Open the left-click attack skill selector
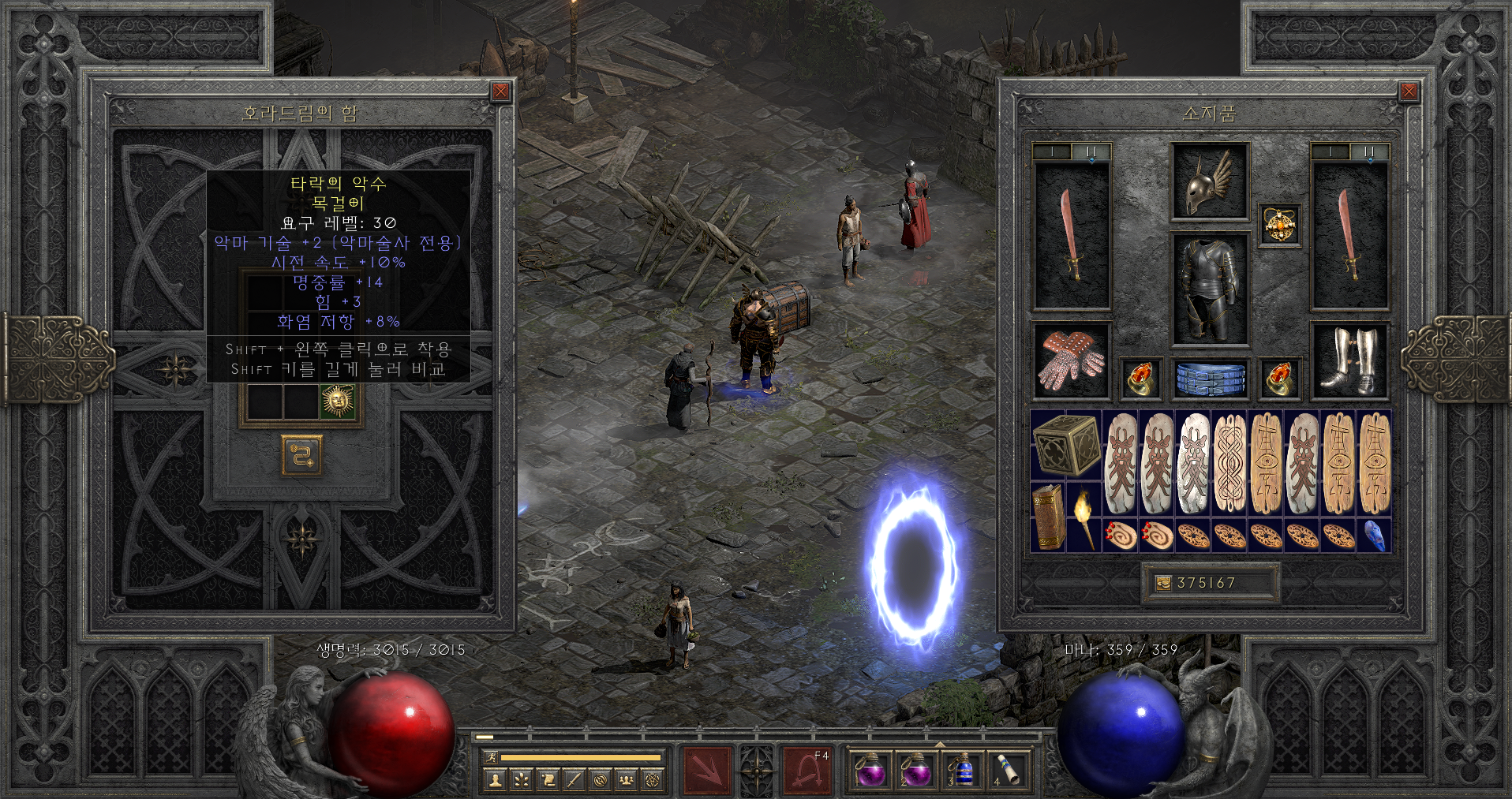 tap(707, 768)
